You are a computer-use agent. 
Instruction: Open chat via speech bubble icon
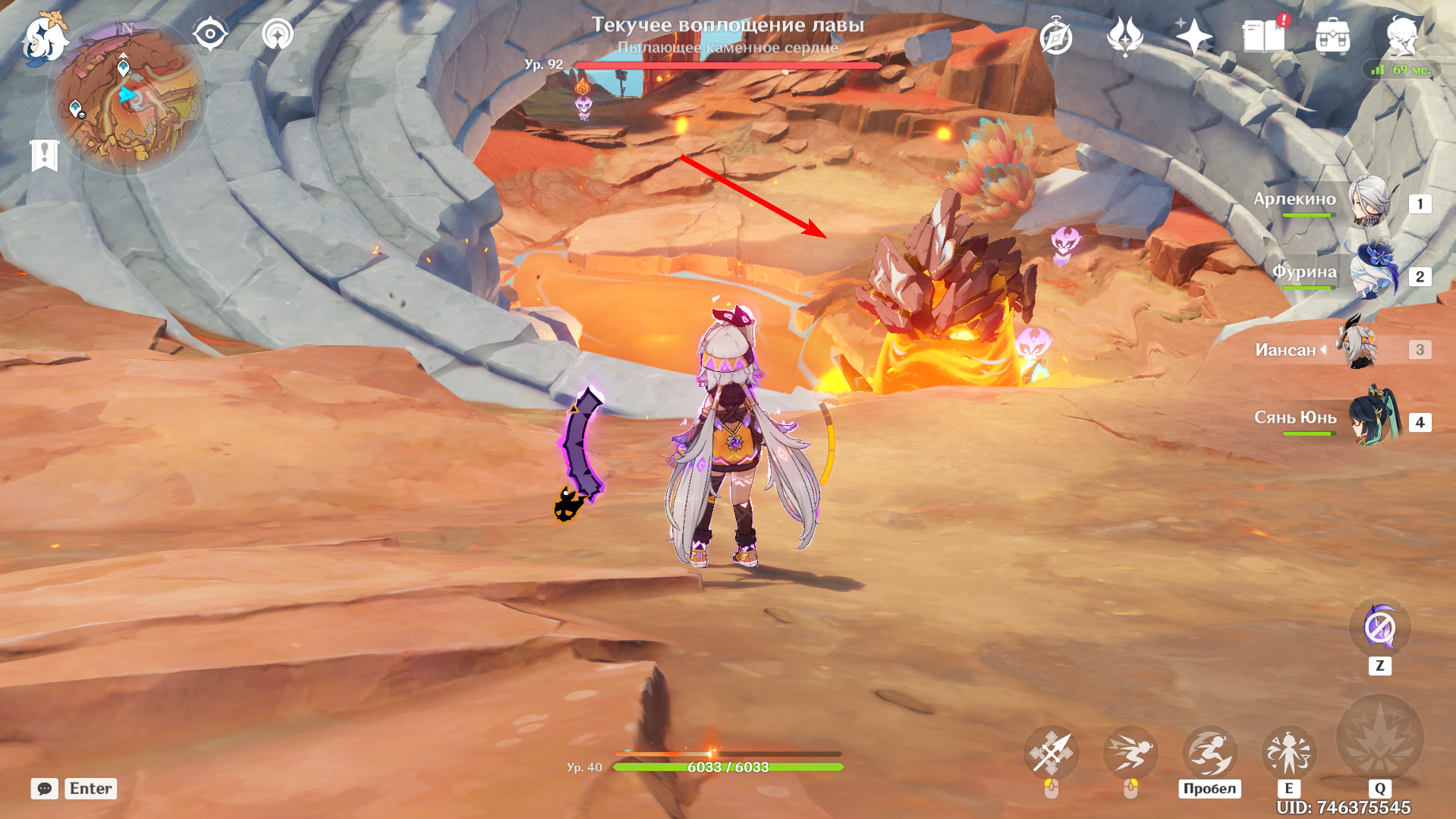[44, 789]
